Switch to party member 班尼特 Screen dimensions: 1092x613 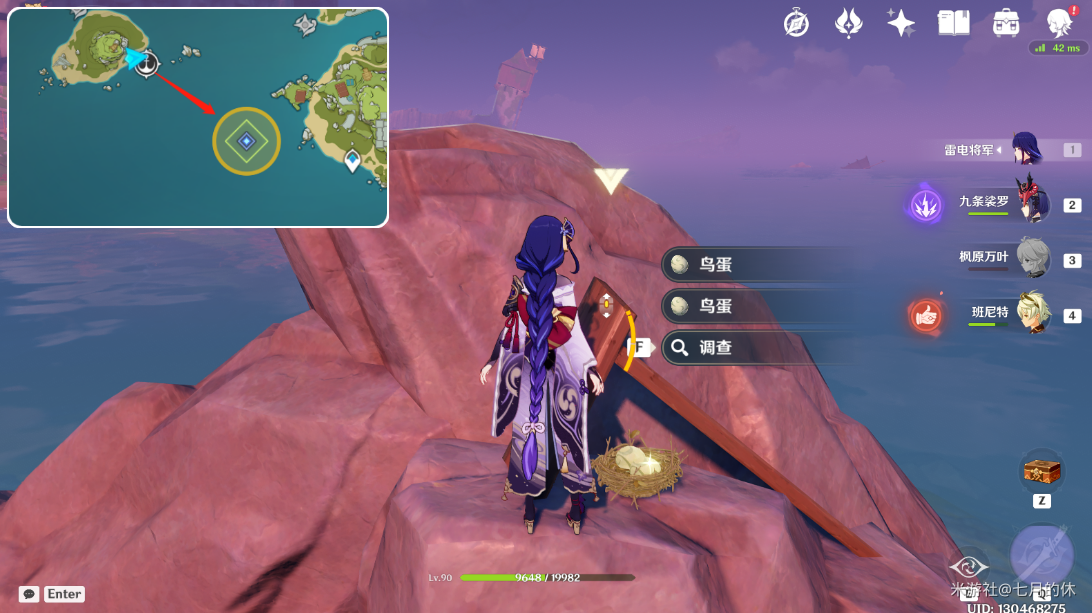click(x=1032, y=313)
